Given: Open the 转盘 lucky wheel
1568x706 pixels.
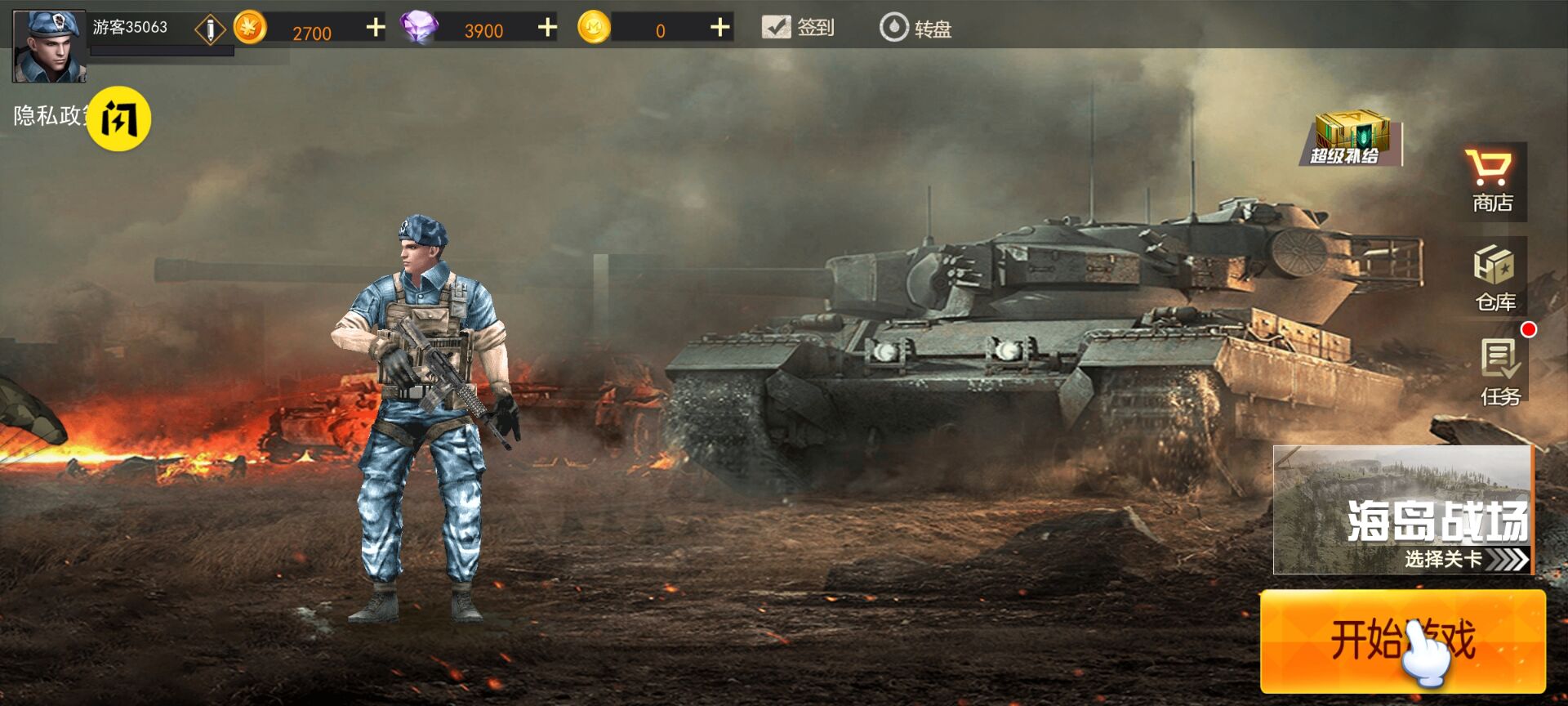Looking at the screenshot, I should coord(915,29).
